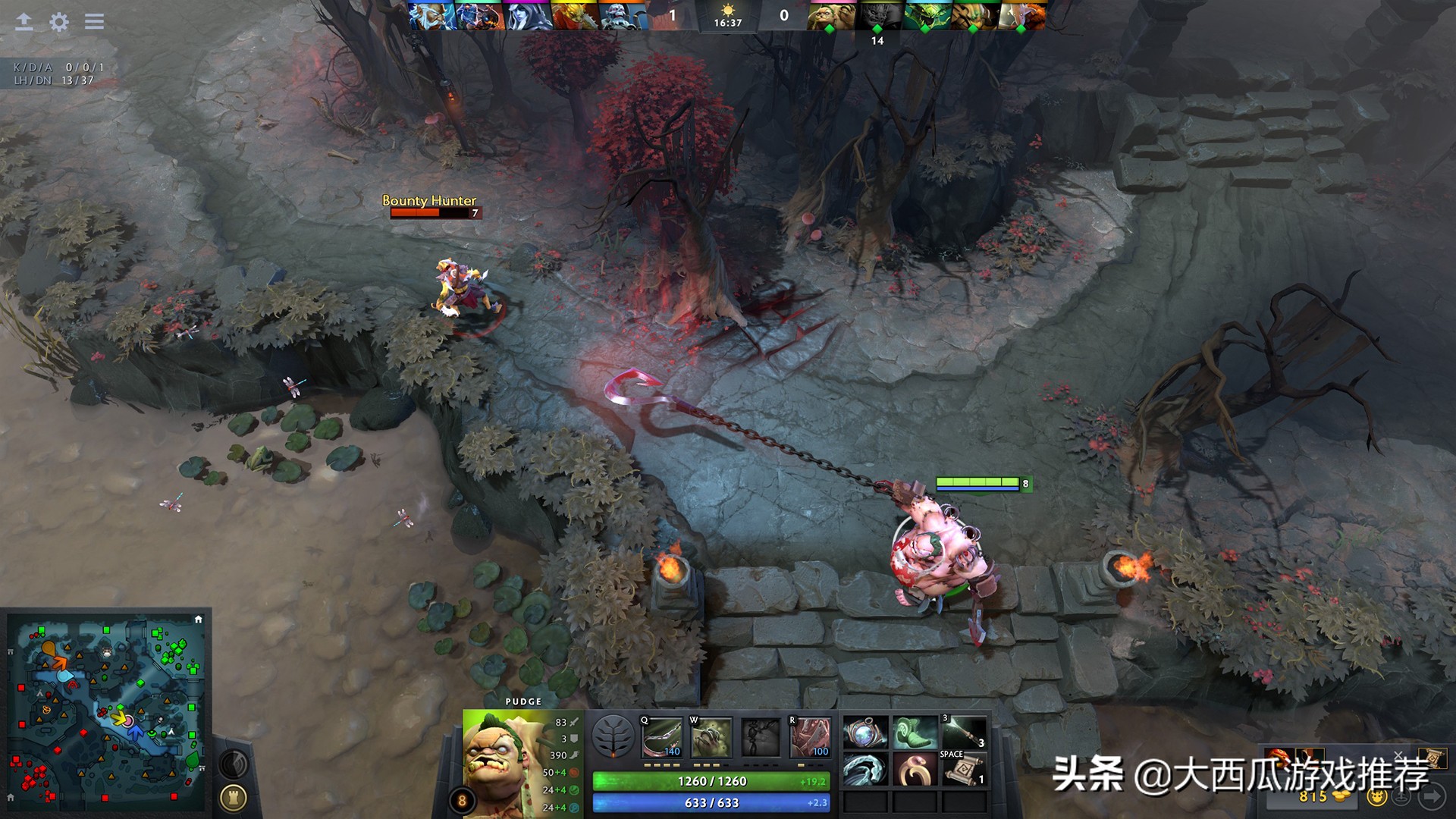
Task: Select the wind wave item slot
Action: point(865,770)
